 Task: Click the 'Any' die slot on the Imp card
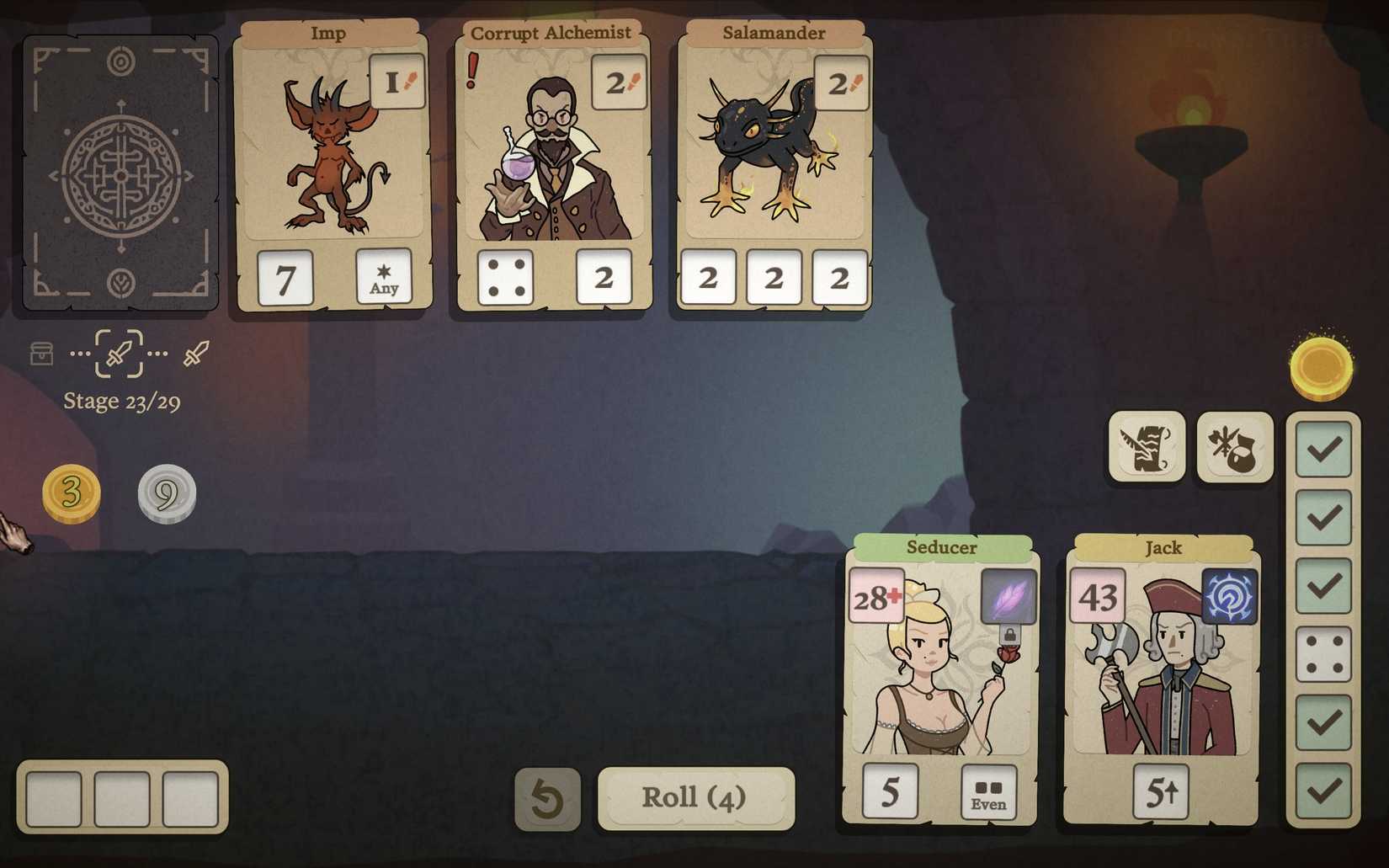(384, 278)
